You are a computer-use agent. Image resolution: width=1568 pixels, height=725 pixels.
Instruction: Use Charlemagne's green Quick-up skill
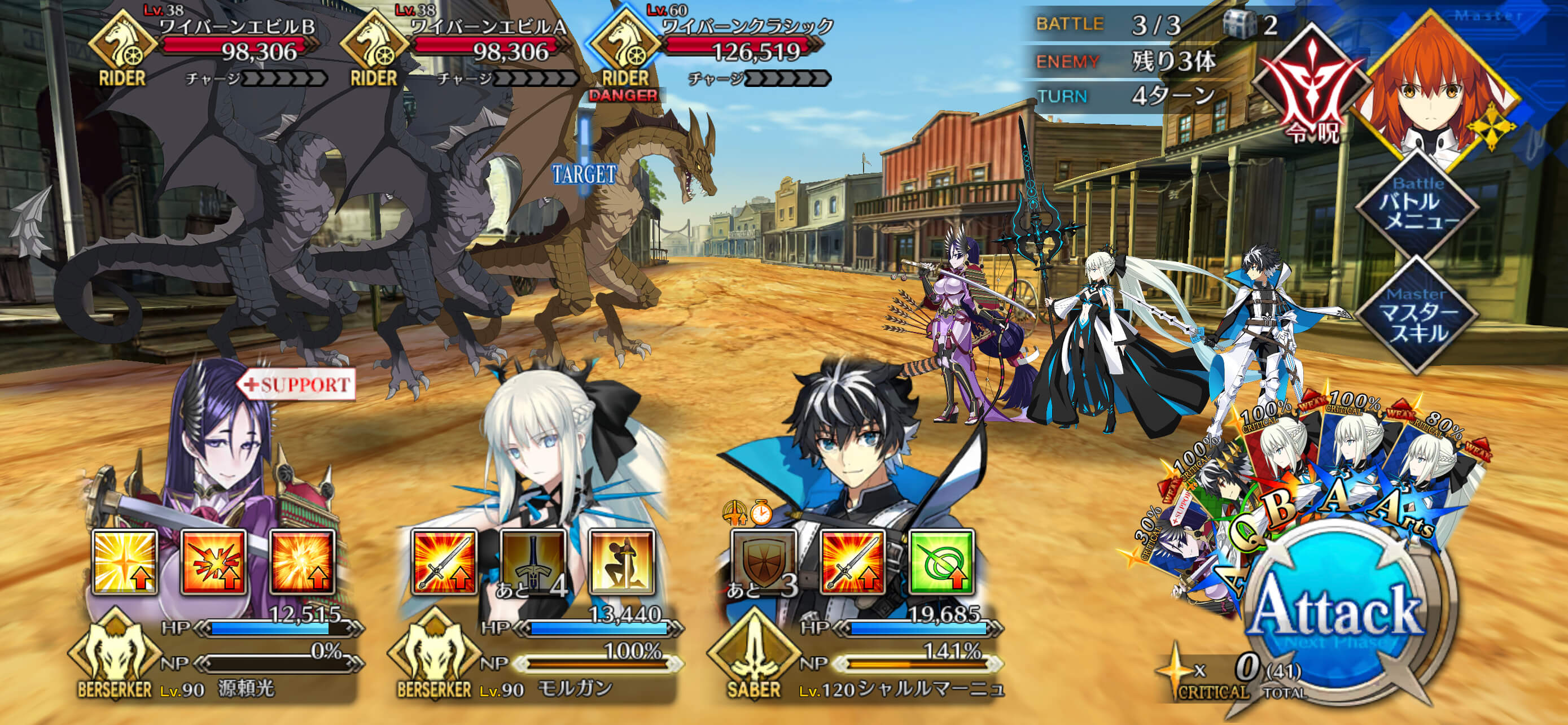[x=941, y=562]
